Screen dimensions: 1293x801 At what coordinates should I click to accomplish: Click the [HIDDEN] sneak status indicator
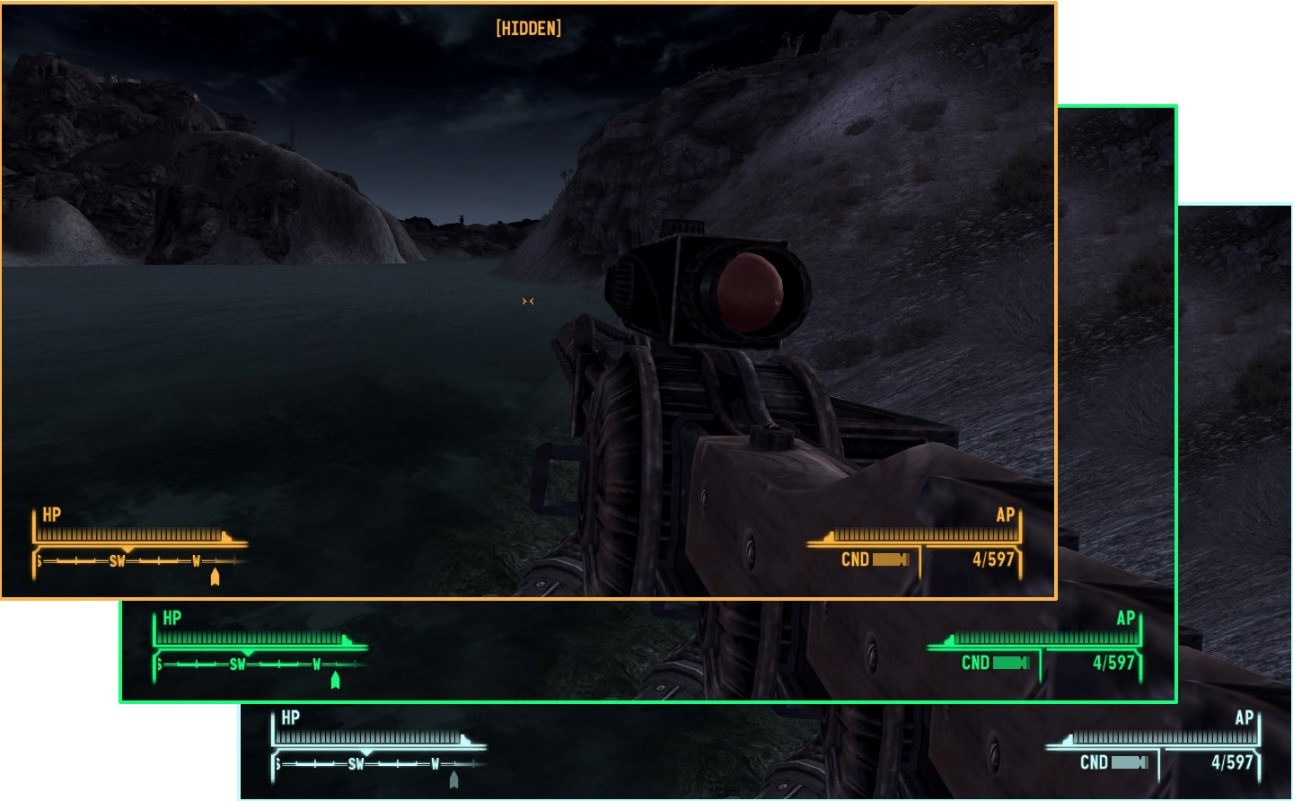coord(530,28)
